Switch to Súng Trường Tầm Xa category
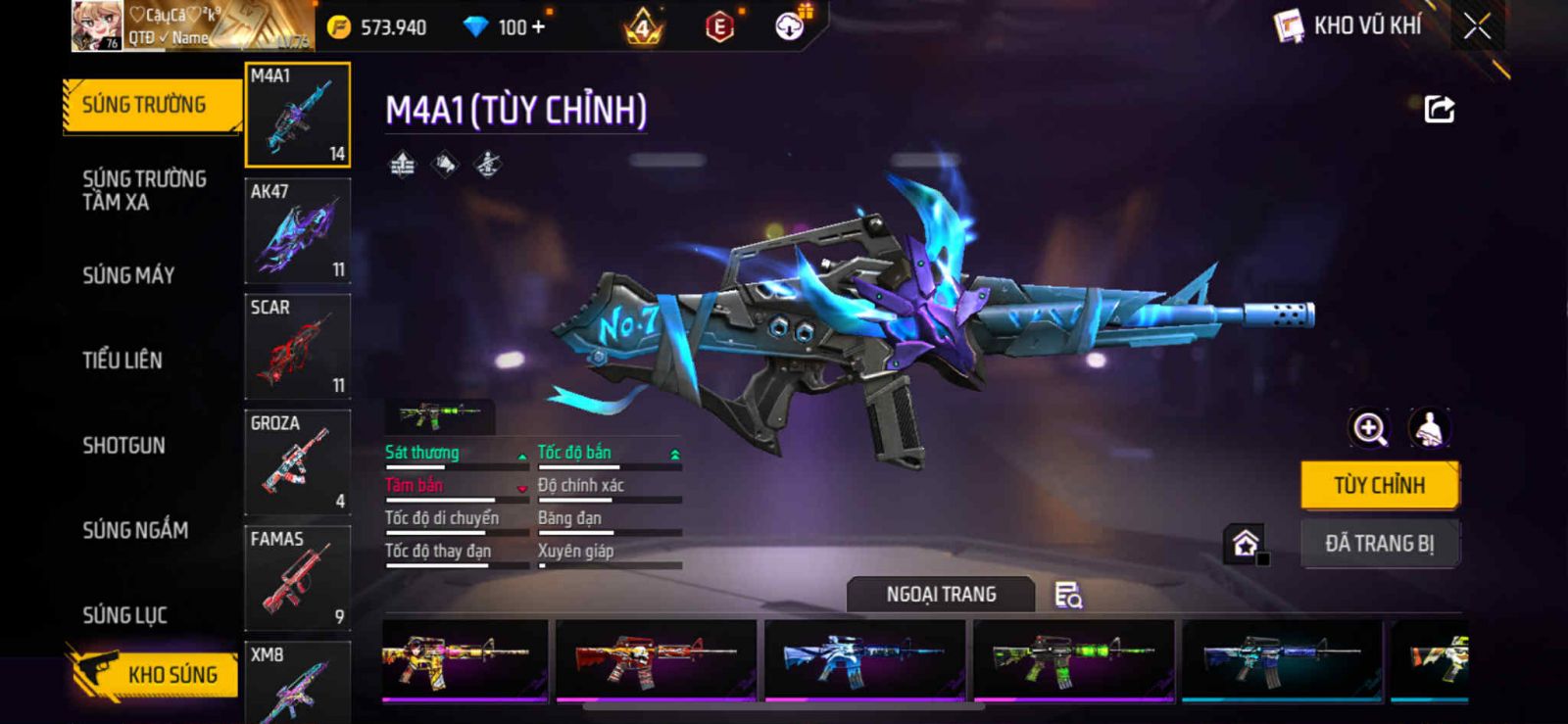This screenshot has width=1568, height=724. [x=144, y=190]
